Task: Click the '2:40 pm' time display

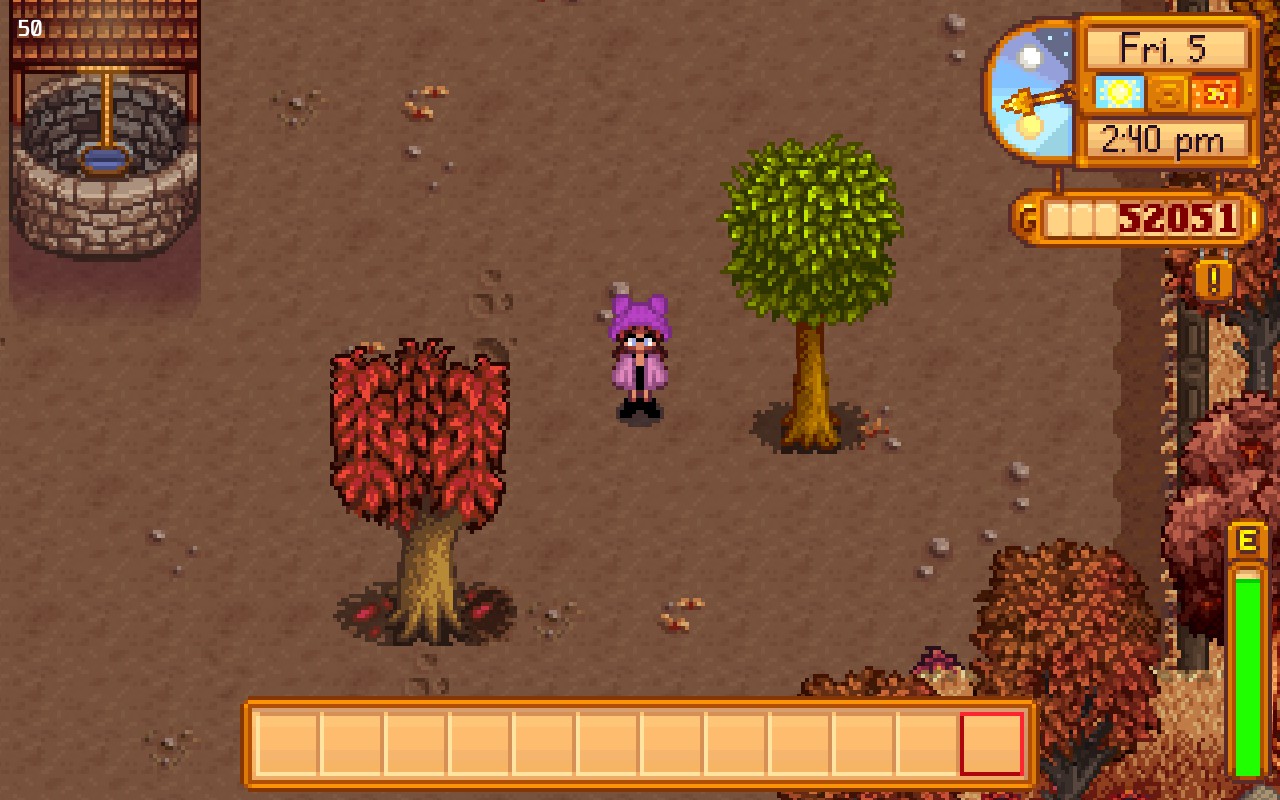Action: (1165, 140)
